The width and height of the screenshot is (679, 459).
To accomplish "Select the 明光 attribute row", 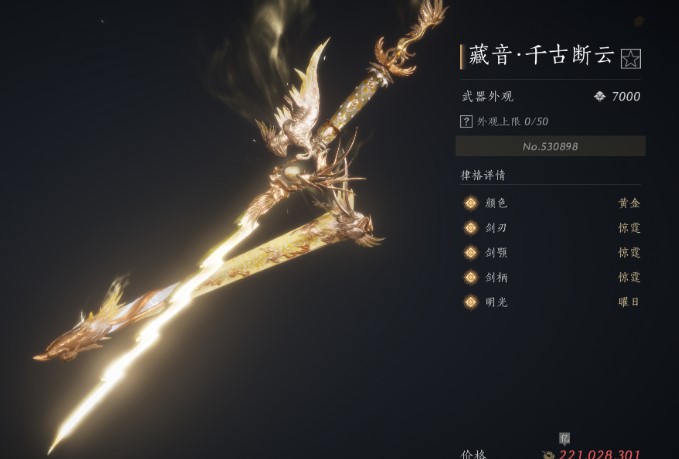I will pos(550,301).
